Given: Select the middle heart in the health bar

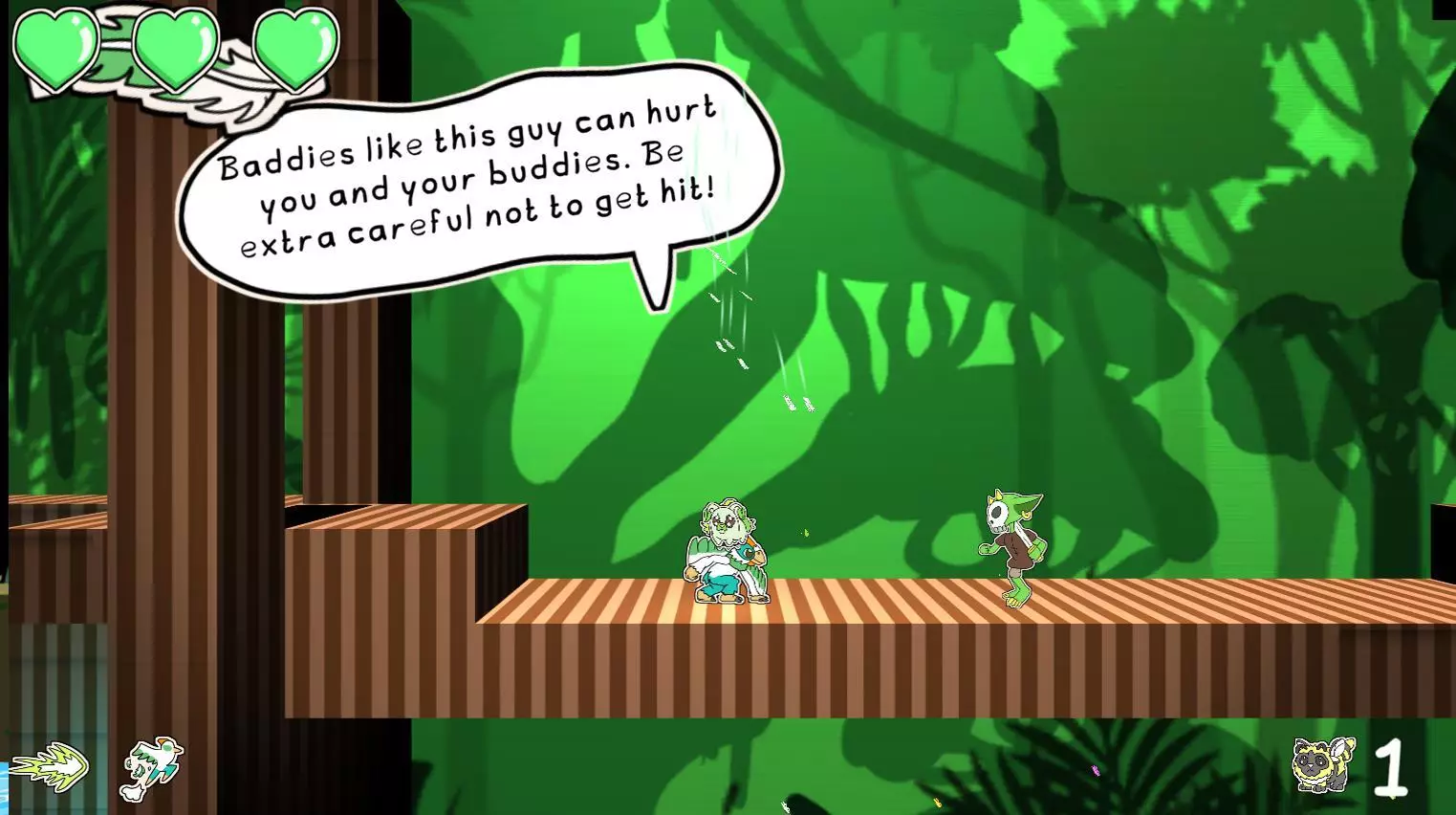Looking at the screenshot, I should (x=177, y=48).
